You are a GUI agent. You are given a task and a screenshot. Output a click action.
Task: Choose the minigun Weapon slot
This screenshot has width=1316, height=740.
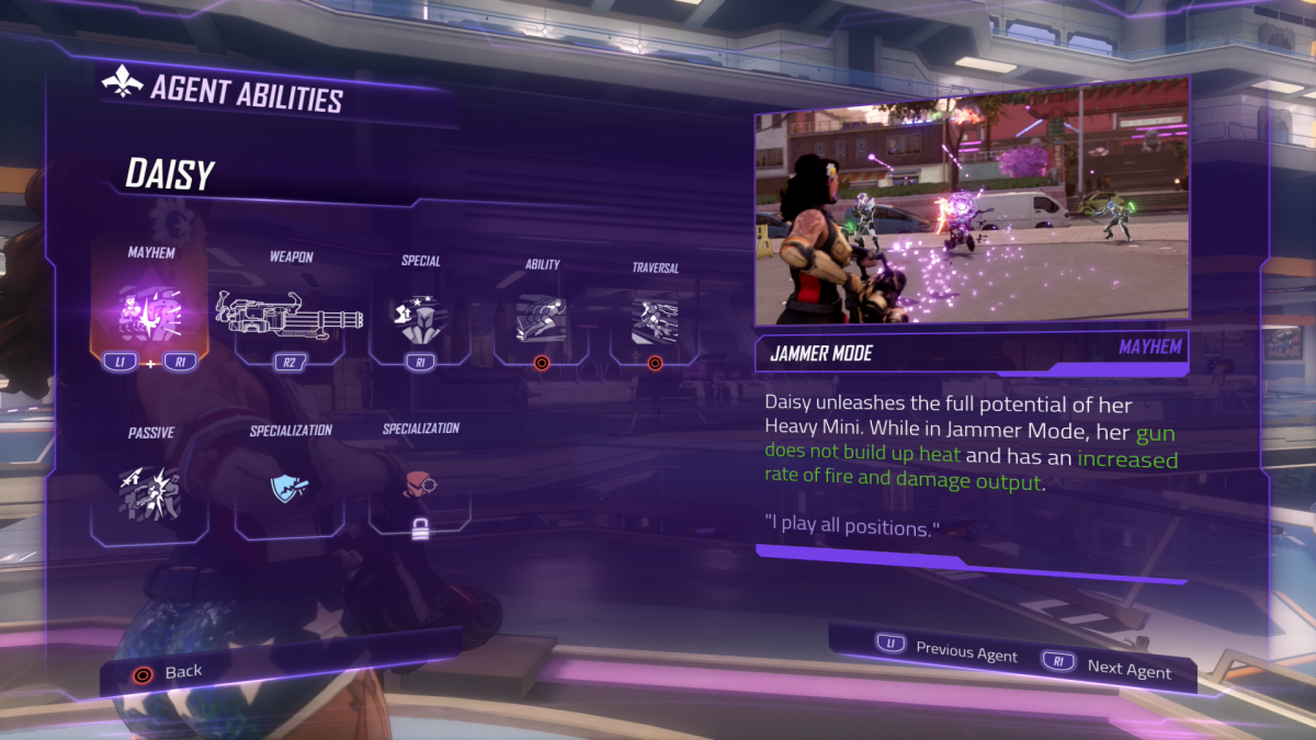tap(289, 315)
